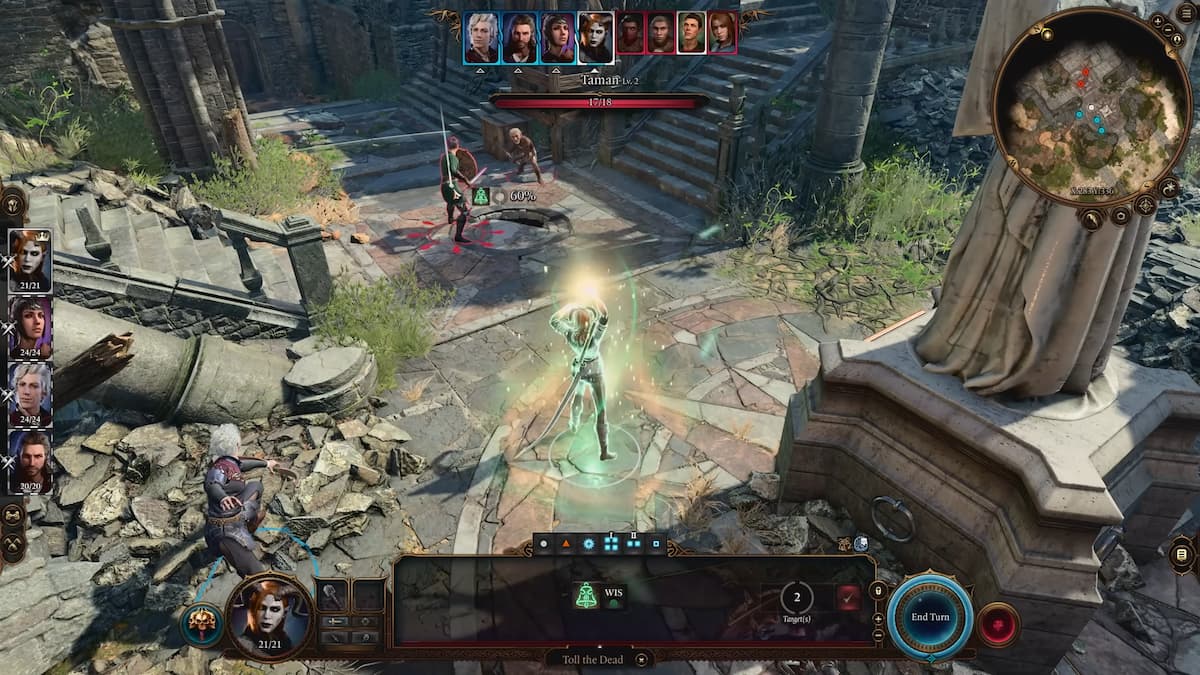Select the orange triangle hotbar filter

[565, 544]
